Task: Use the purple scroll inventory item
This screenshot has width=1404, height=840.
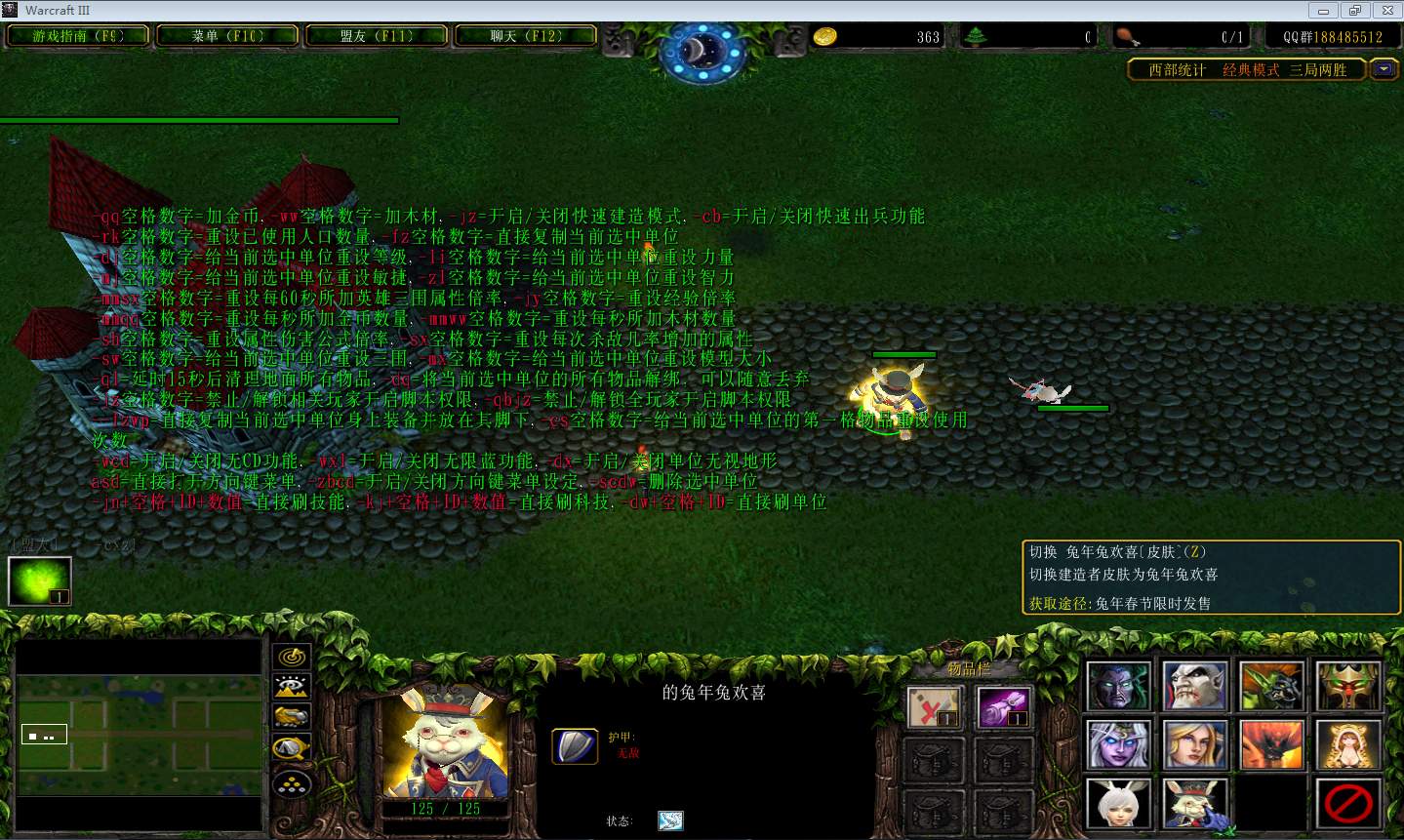Action: click(1004, 707)
